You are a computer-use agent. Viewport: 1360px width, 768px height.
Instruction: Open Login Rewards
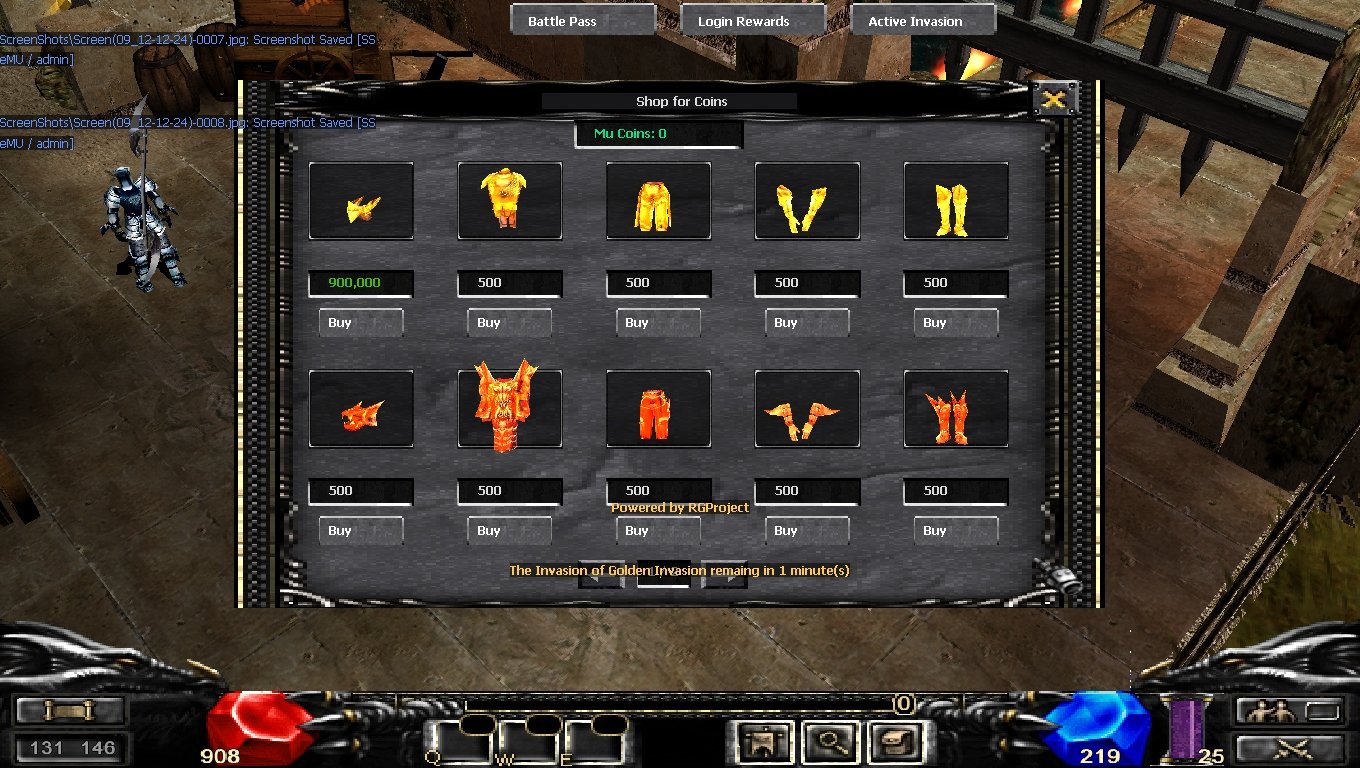[x=752, y=21]
